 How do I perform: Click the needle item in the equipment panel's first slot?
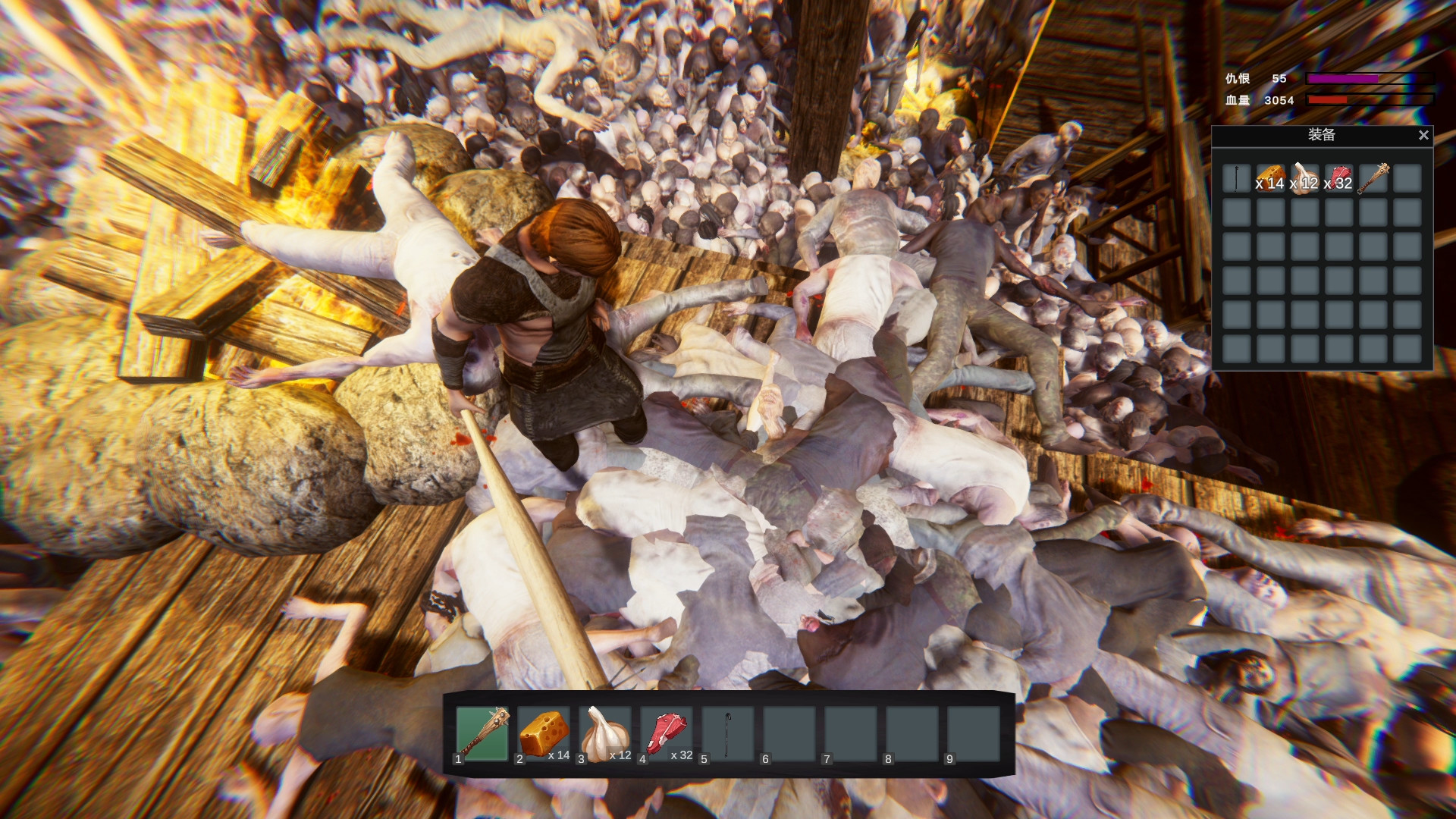click(1235, 177)
